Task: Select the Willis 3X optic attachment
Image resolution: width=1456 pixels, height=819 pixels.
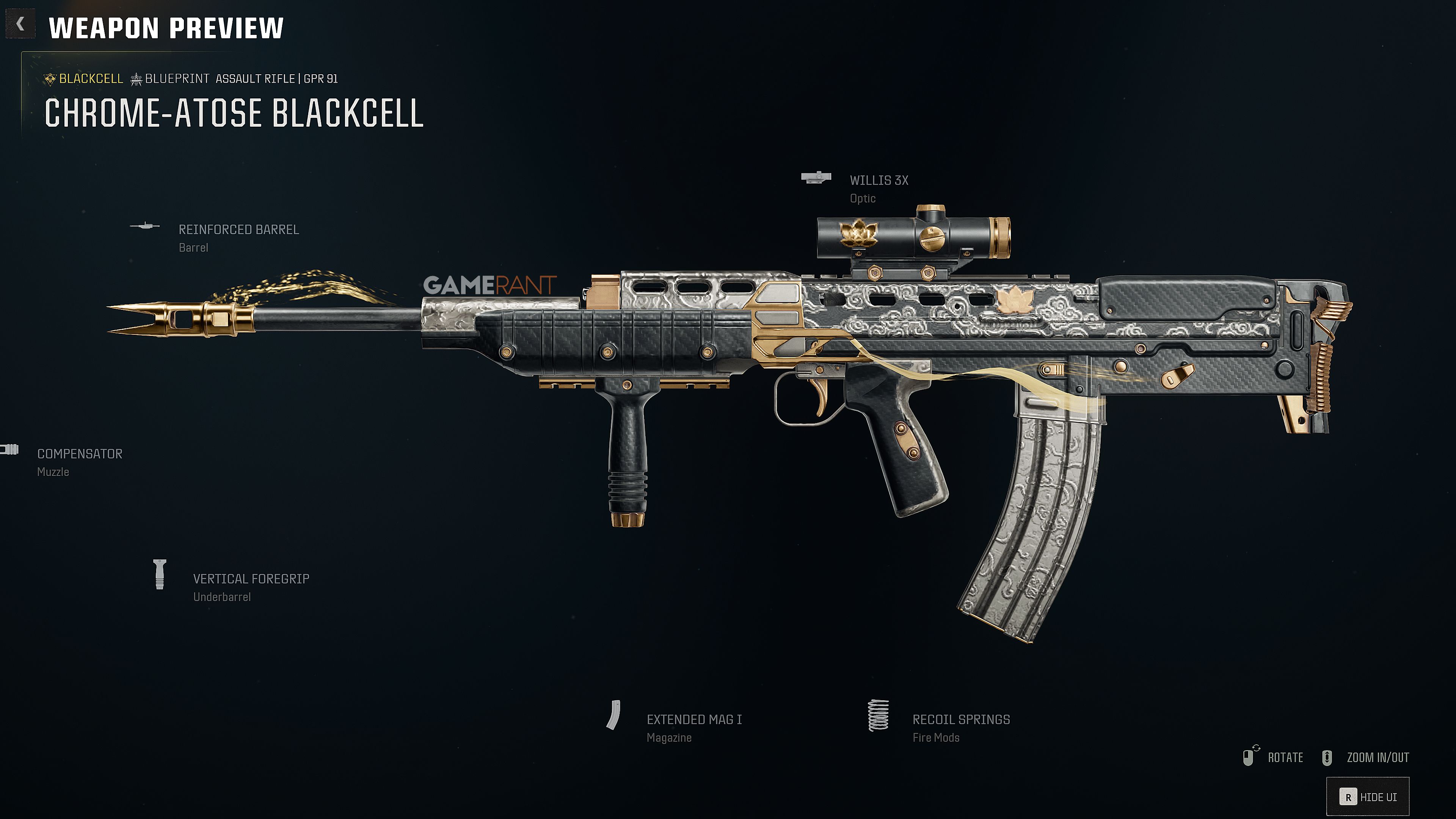Action: (x=879, y=181)
